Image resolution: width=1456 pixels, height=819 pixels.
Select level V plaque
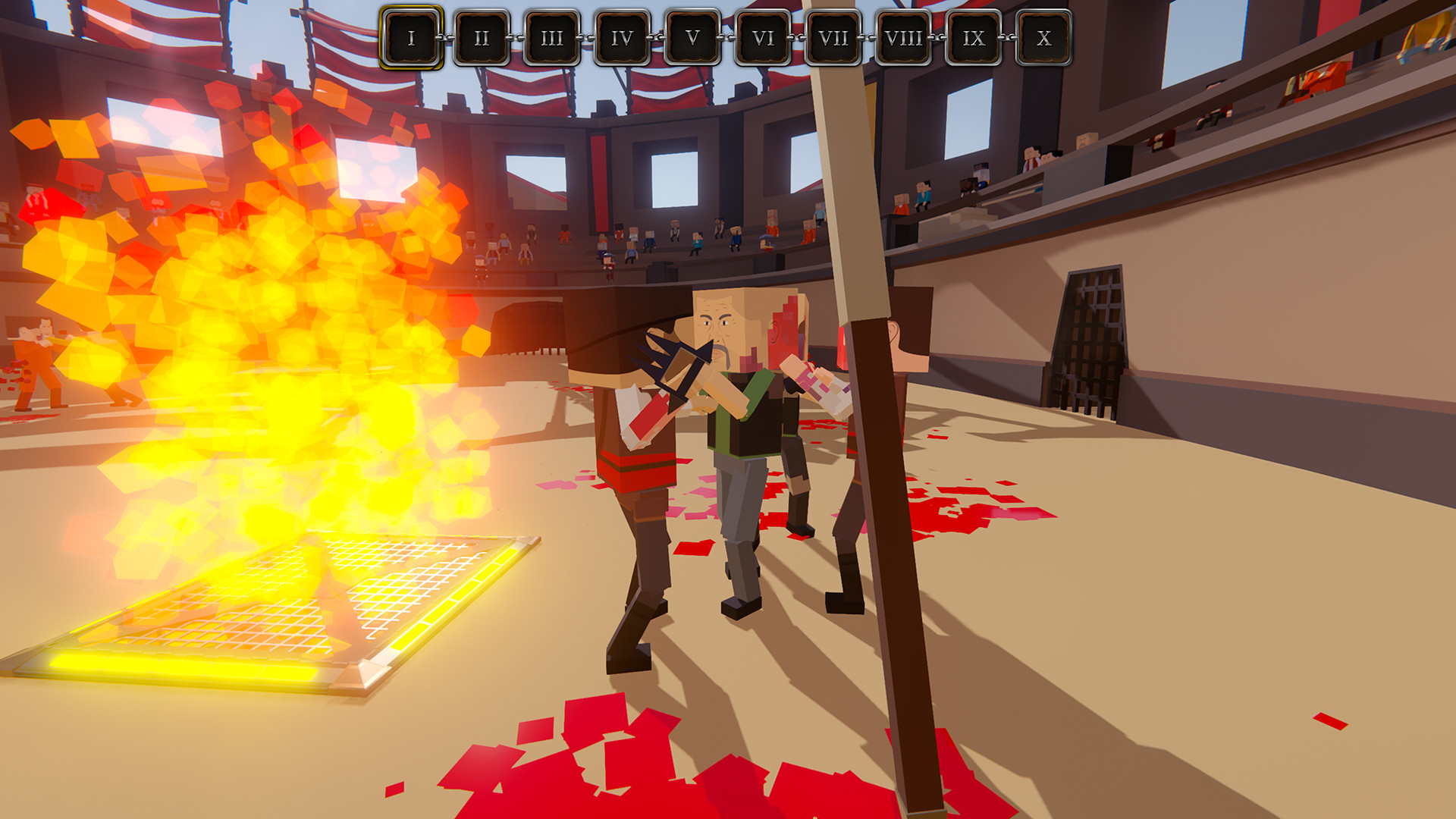pos(692,35)
